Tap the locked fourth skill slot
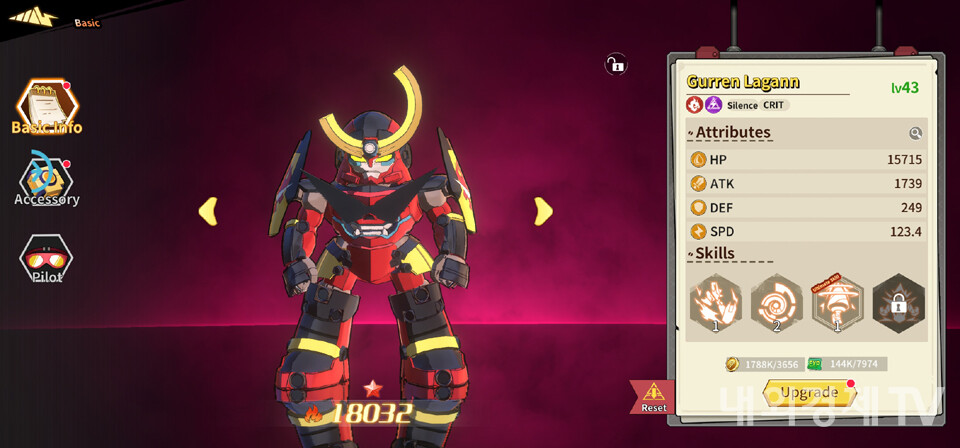 point(898,304)
